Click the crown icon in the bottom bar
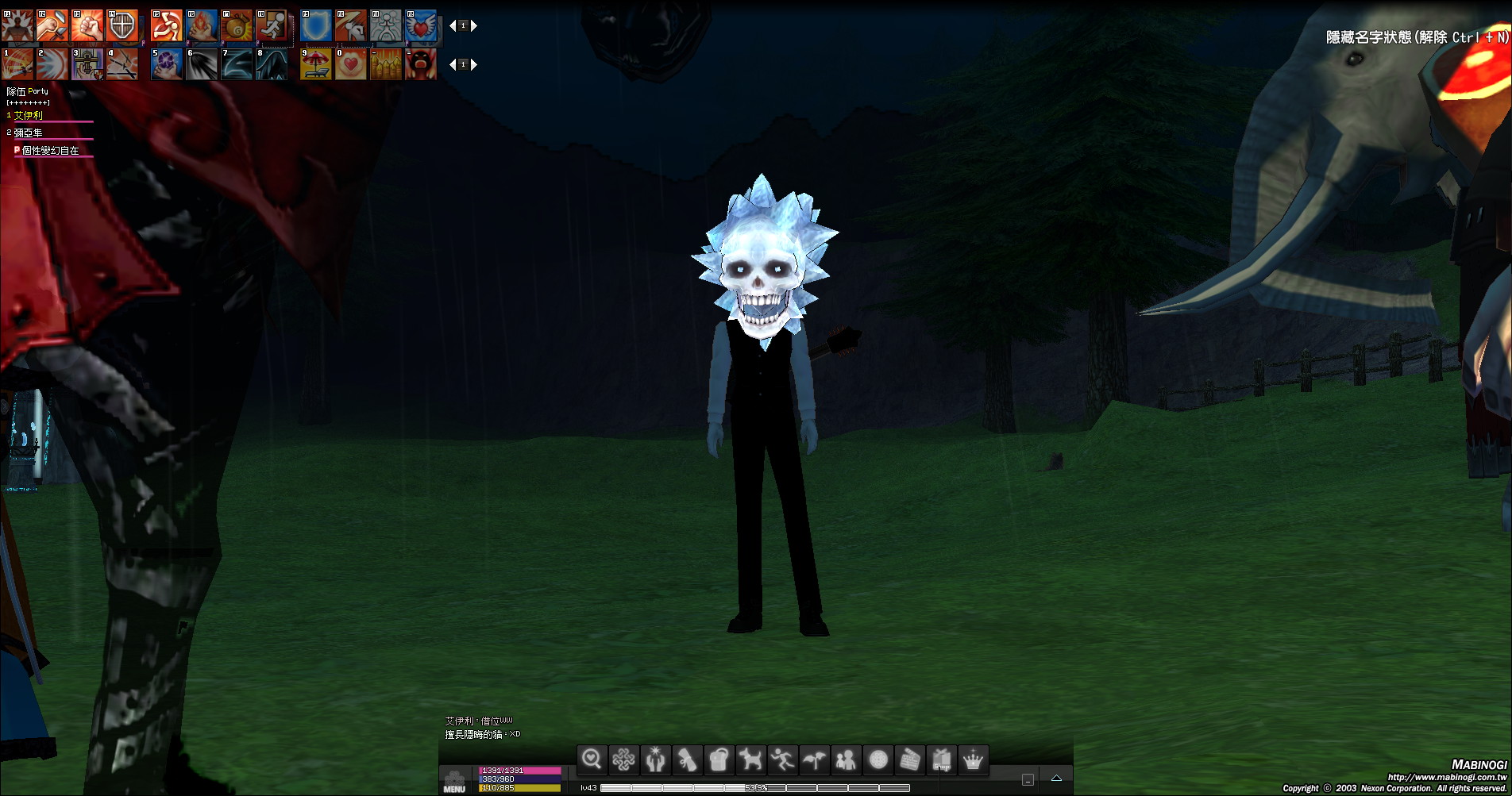Viewport: 1512px width, 796px height. point(974,760)
